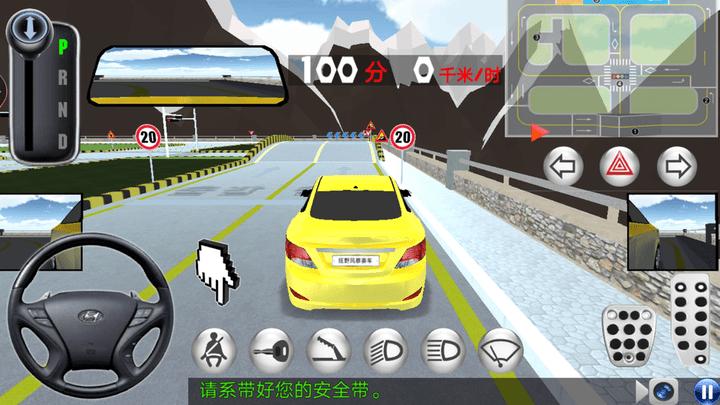Change view with the camera button
The width and height of the screenshot is (720, 405).
662,390
